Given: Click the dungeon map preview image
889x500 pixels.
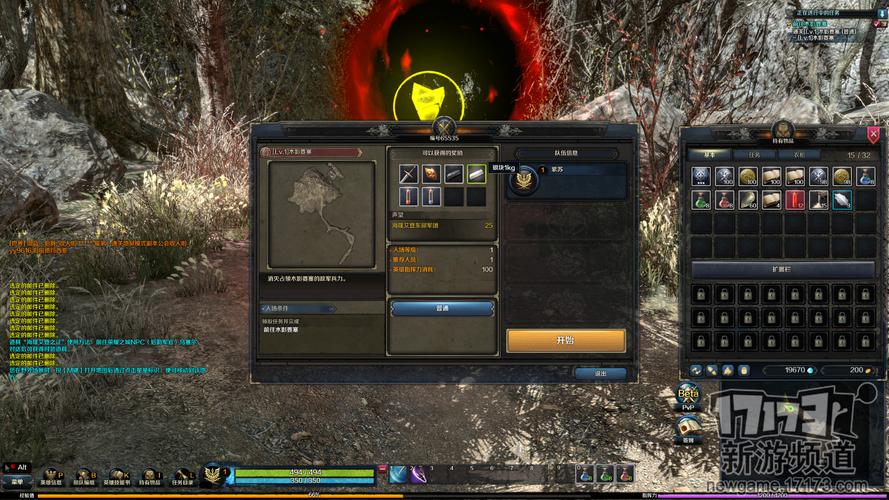Looking at the screenshot, I should pyautogui.click(x=320, y=215).
